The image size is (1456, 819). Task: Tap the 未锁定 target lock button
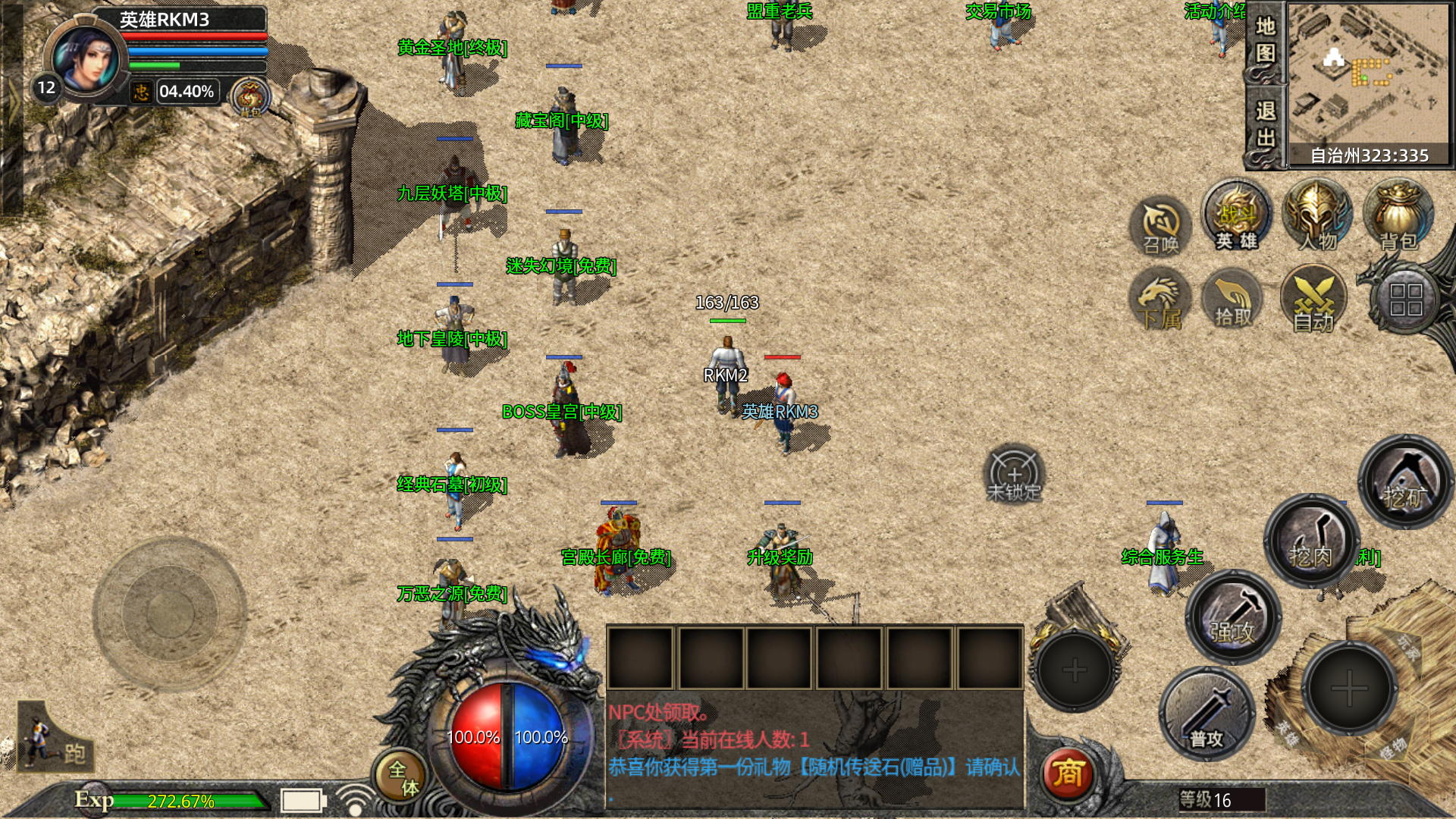pyautogui.click(x=1014, y=475)
